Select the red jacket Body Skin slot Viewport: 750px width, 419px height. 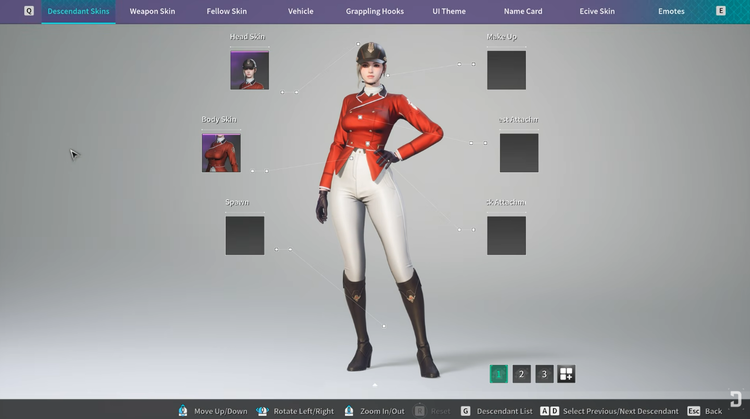click(x=221, y=152)
